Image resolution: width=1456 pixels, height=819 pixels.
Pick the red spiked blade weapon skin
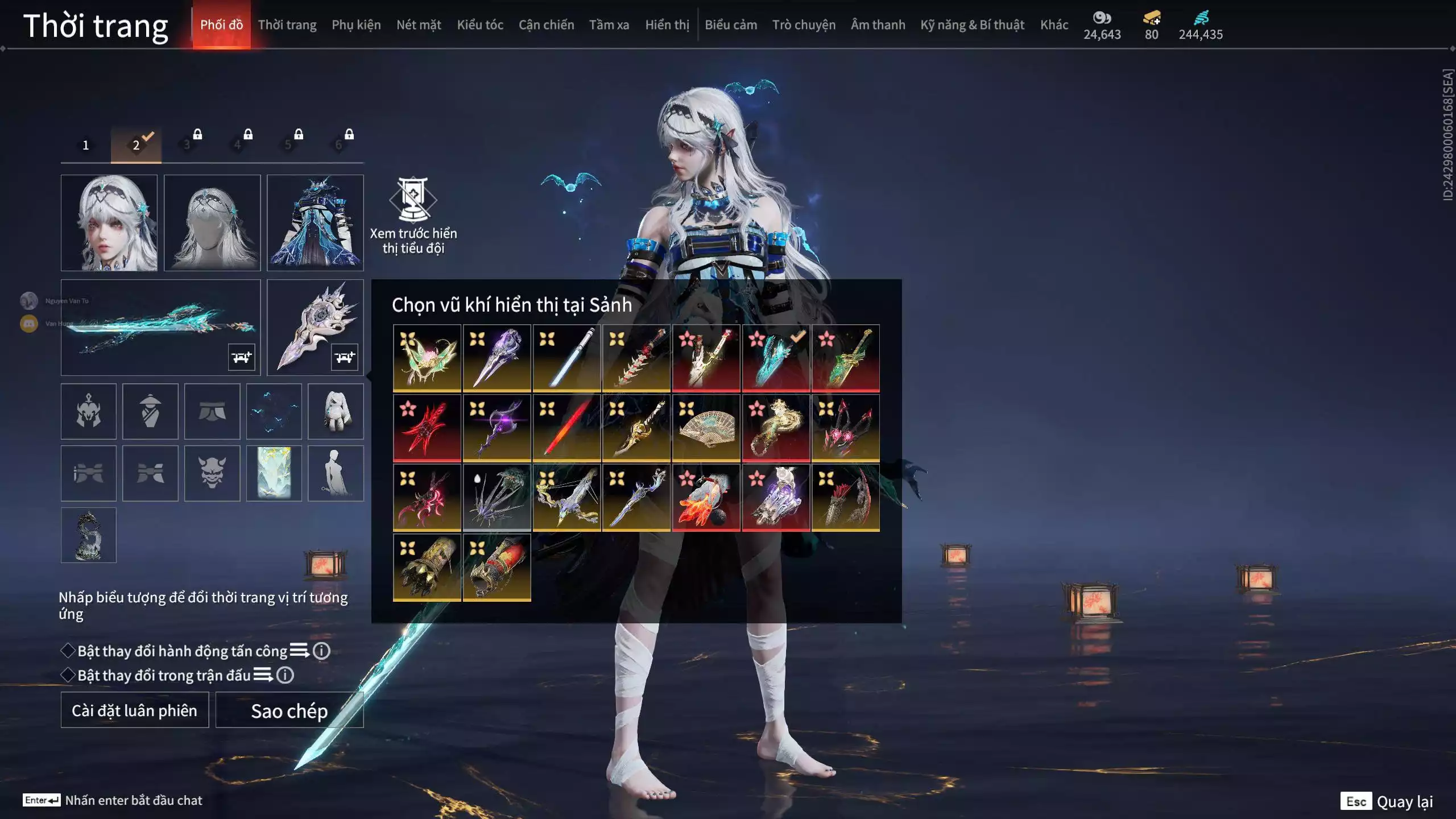427,428
